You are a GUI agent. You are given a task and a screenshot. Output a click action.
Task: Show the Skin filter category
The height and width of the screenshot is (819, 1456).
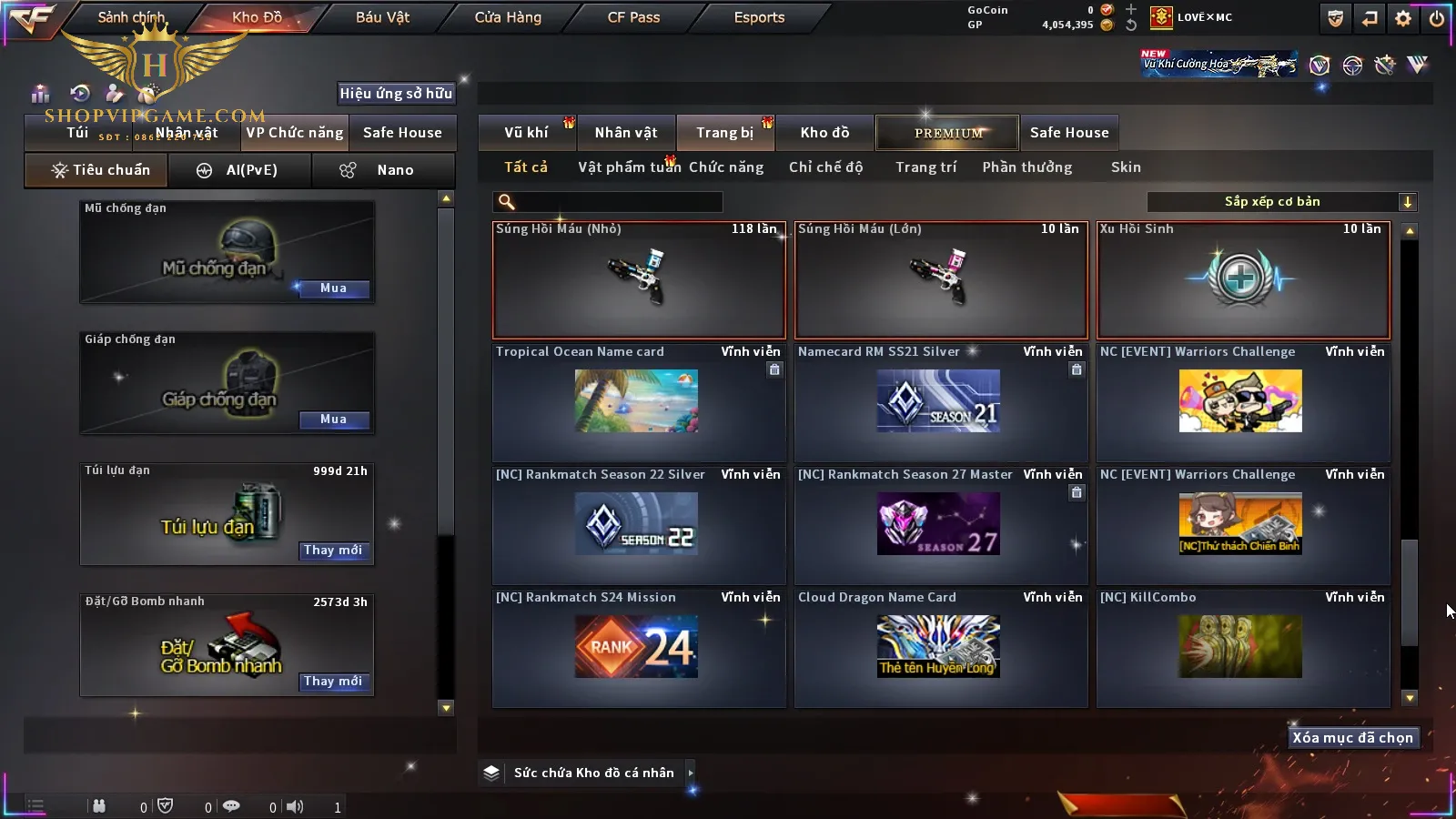1126,167
